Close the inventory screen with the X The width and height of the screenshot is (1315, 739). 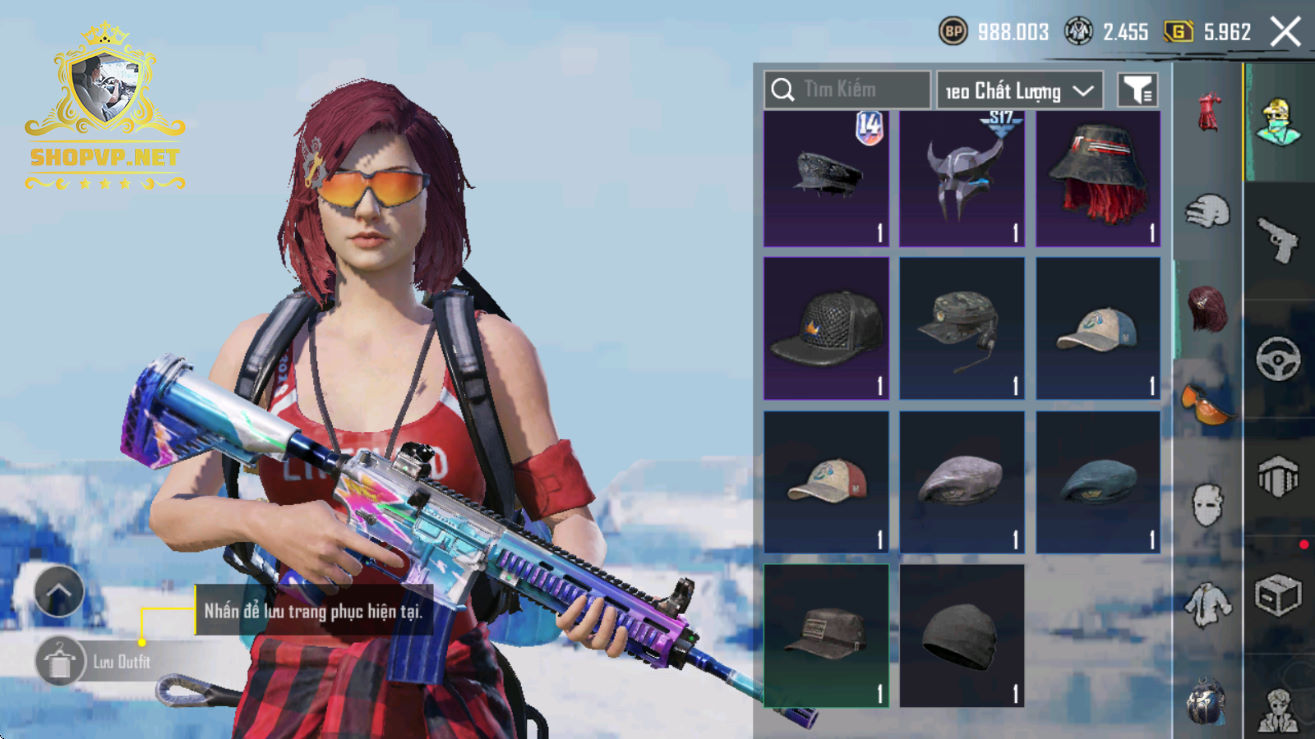(x=1285, y=32)
